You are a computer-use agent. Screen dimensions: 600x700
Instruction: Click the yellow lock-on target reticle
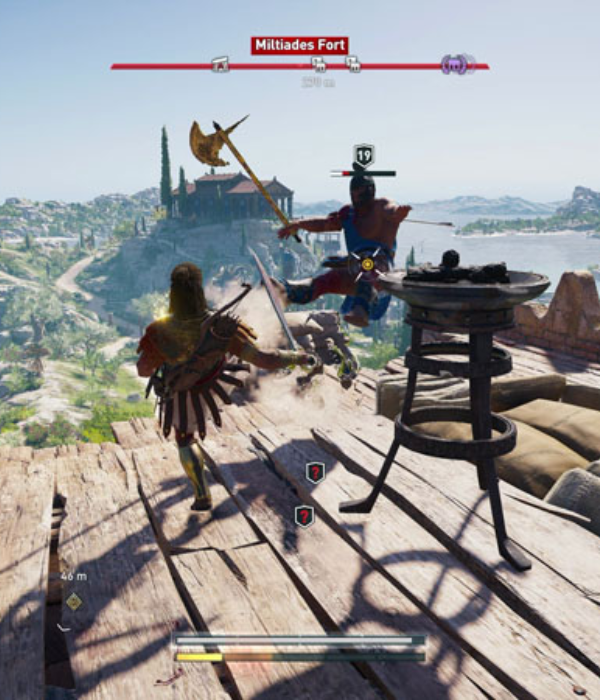[367, 264]
